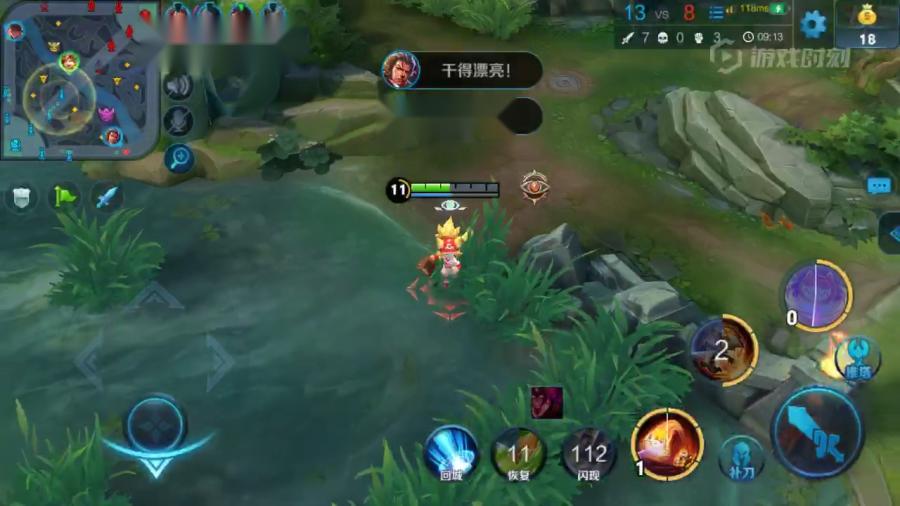Select the 补刀 last-hit button
The image size is (900, 506).
coord(741,456)
